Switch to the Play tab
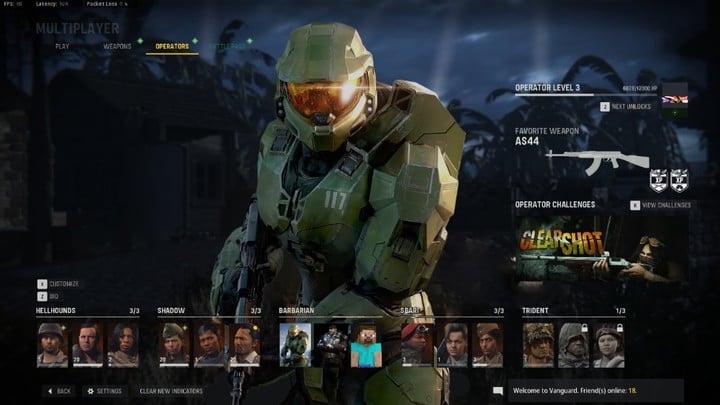This screenshot has height=405, width=720. pyautogui.click(x=62, y=46)
